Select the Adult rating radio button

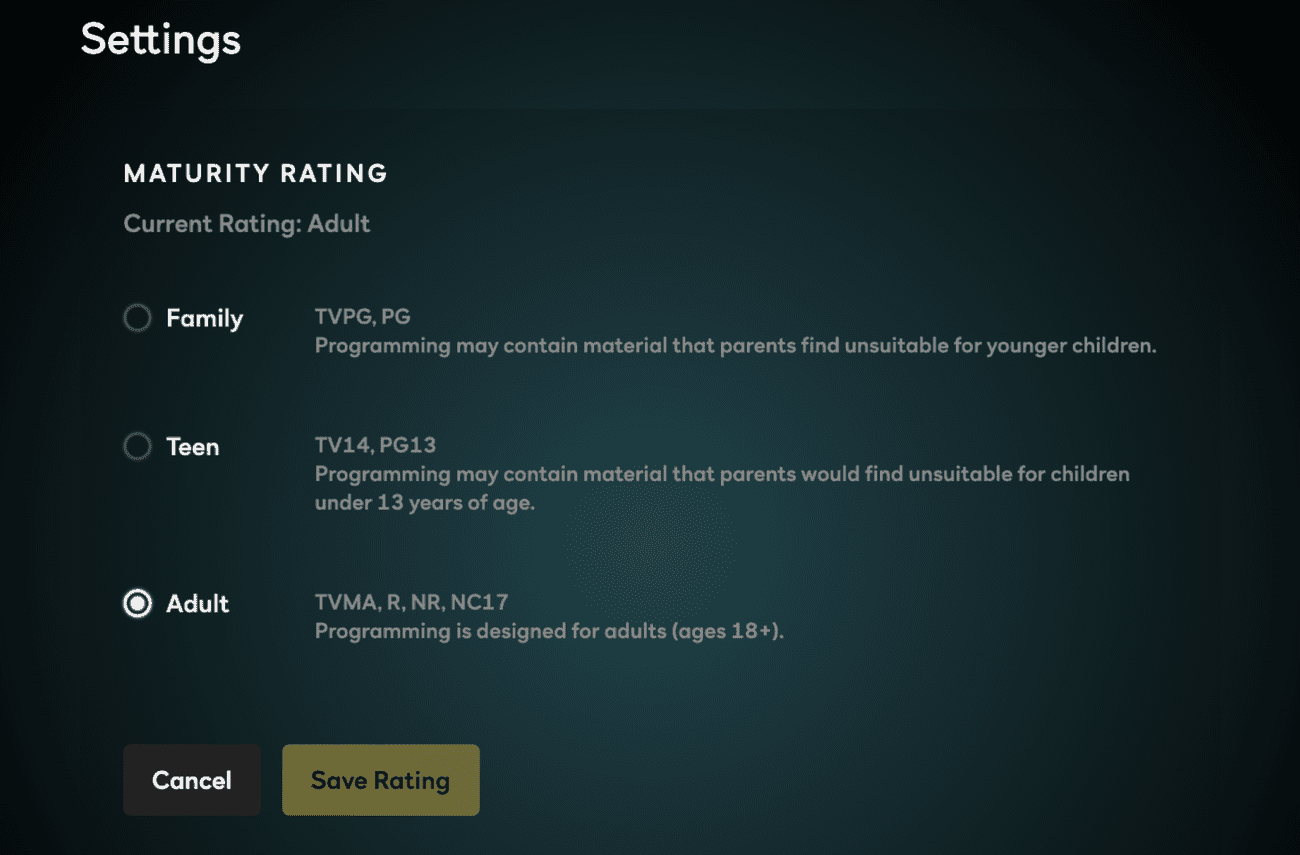point(137,604)
